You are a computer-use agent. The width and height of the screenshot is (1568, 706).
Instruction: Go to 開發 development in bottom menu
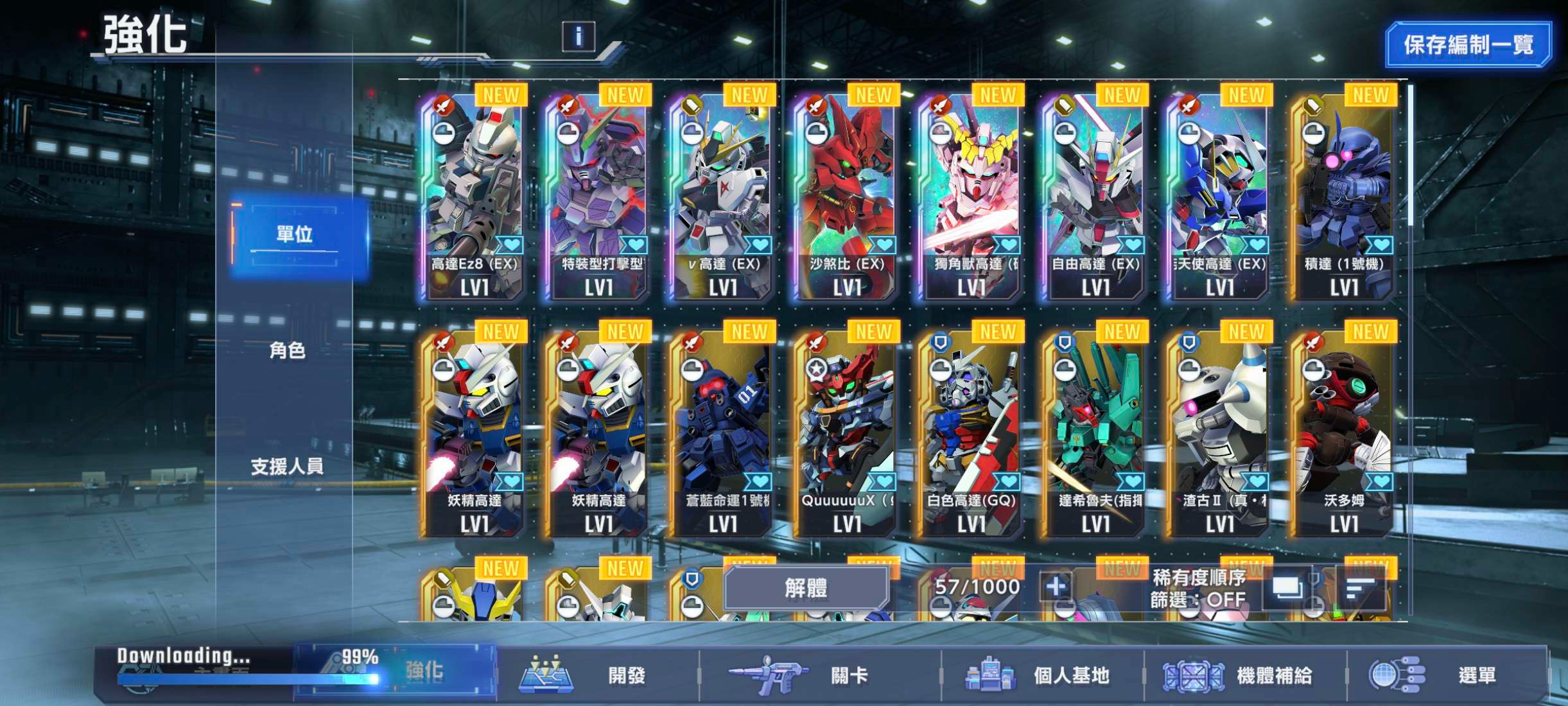click(x=597, y=675)
